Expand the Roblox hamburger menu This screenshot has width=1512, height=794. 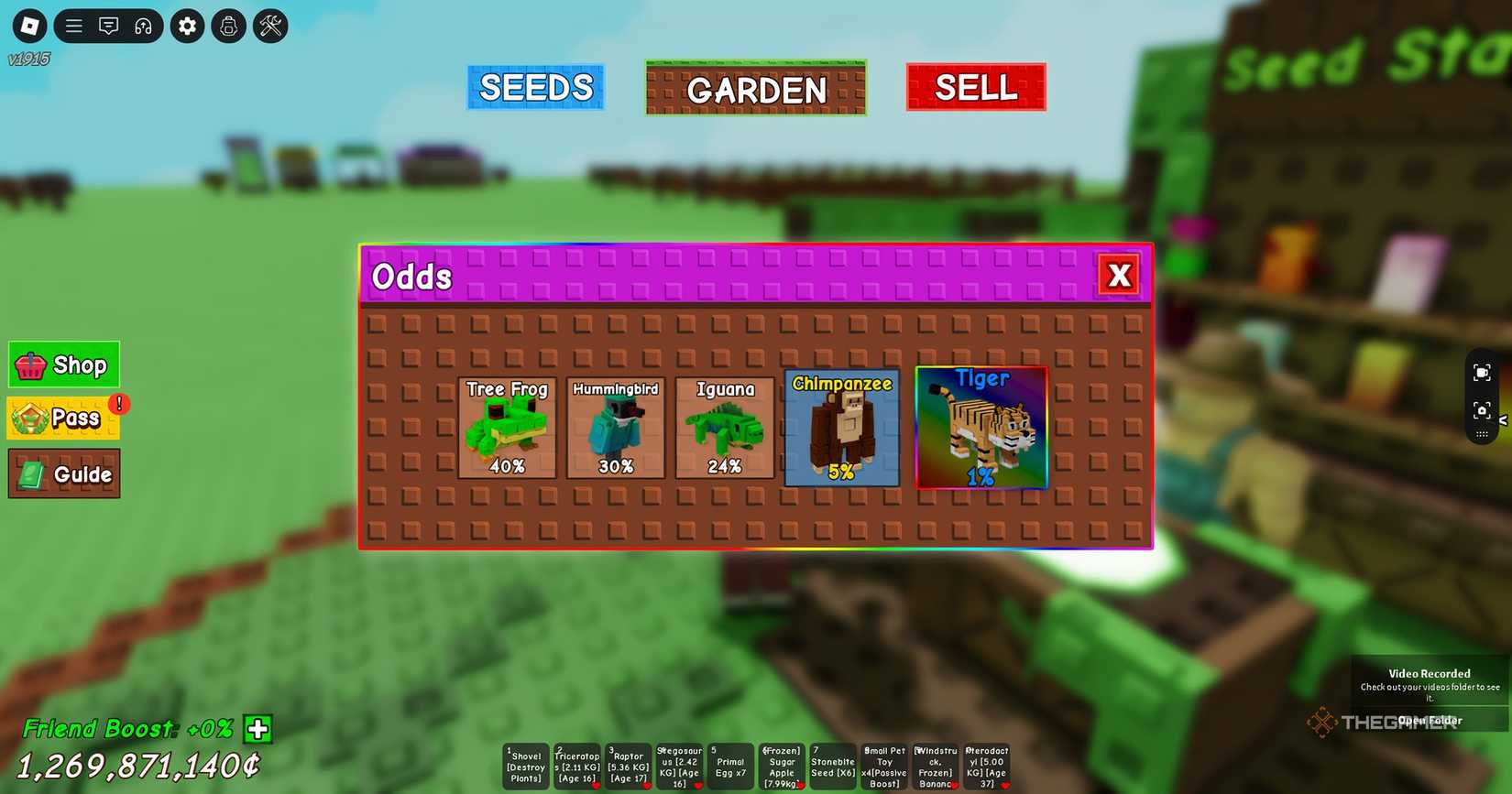click(x=73, y=26)
